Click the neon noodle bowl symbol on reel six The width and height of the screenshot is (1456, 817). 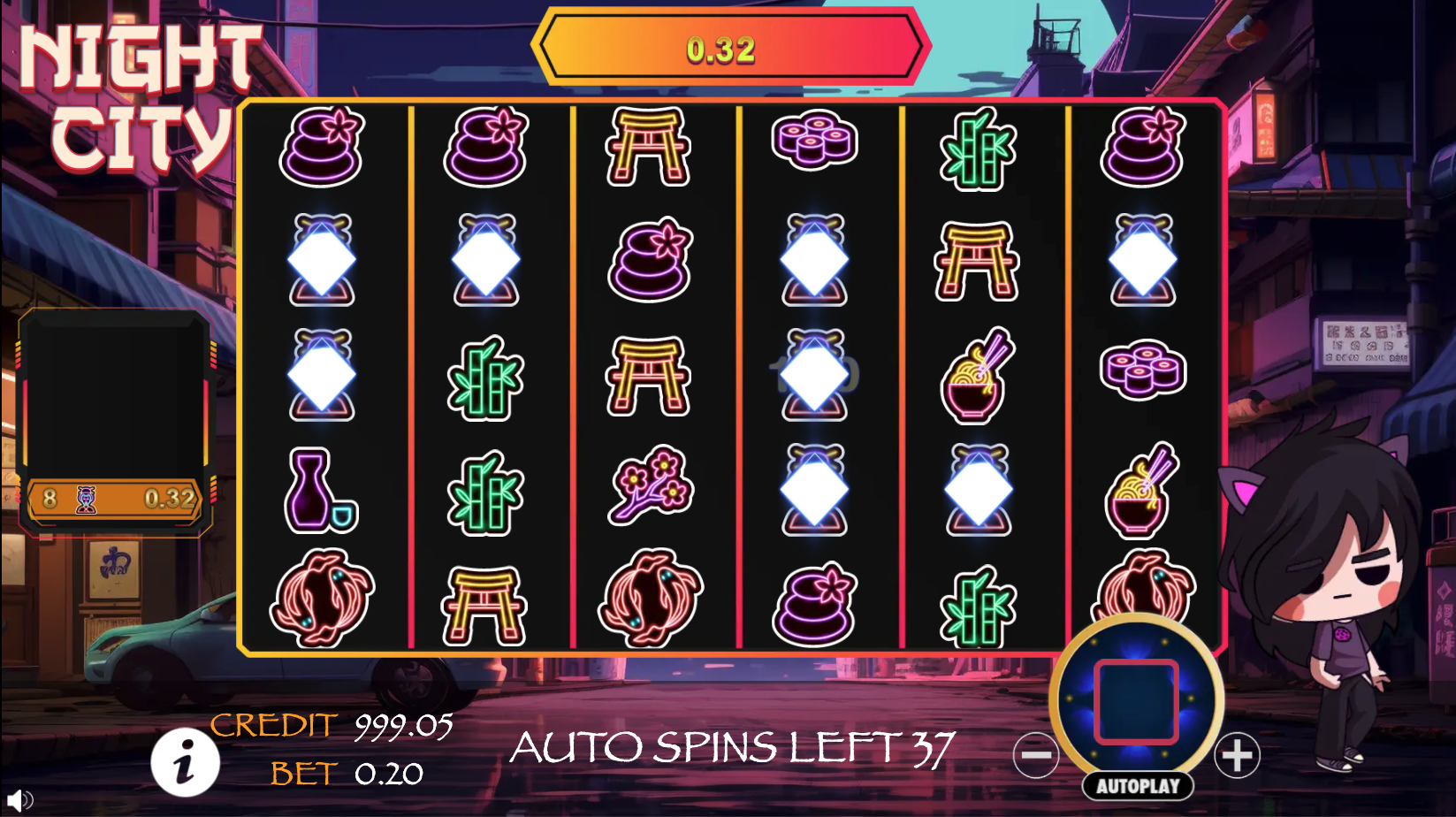click(x=1141, y=491)
